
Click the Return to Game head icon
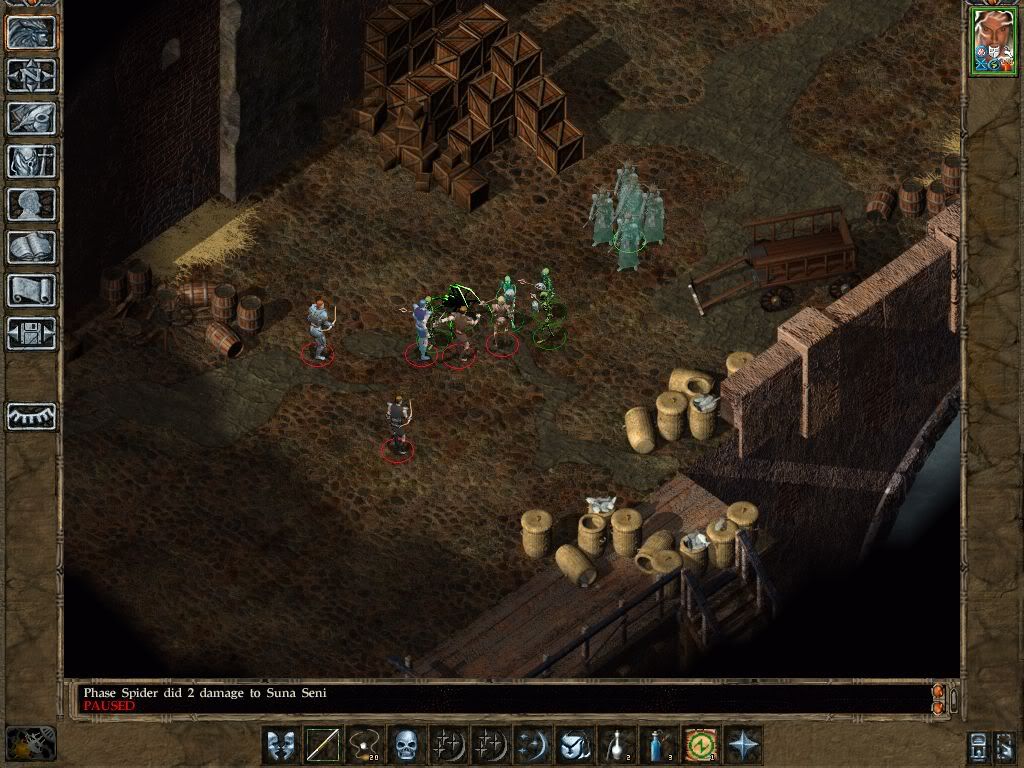point(31,31)
